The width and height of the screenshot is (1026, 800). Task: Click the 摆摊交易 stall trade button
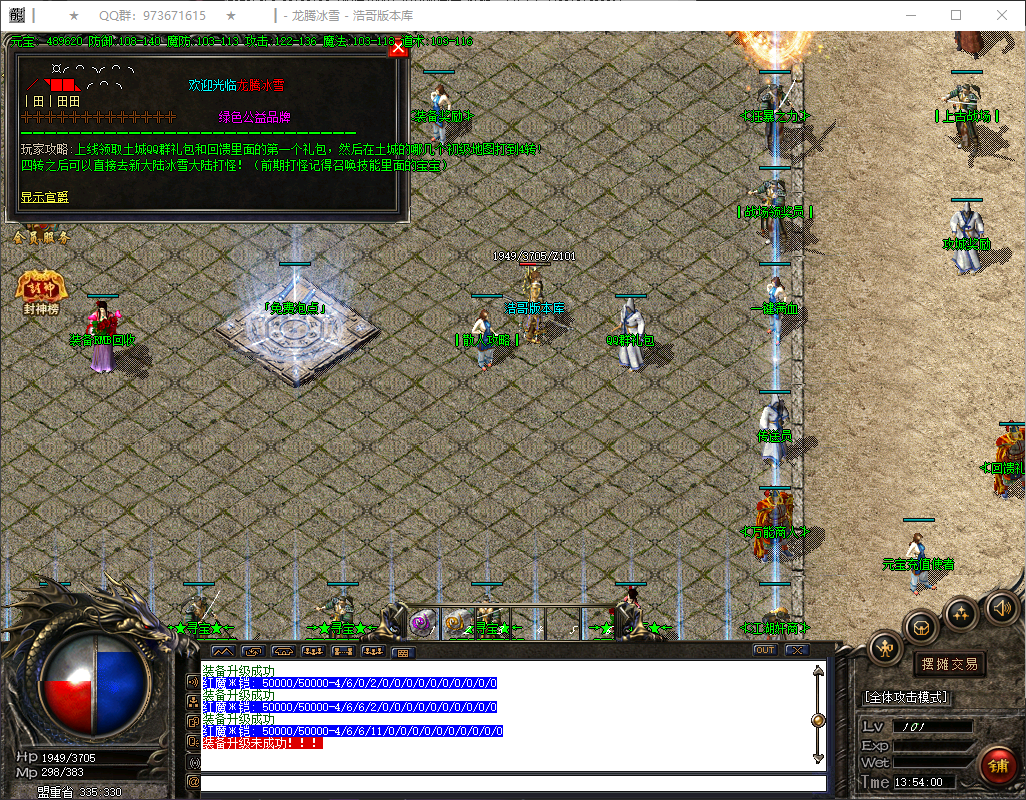tap(947, 663)
